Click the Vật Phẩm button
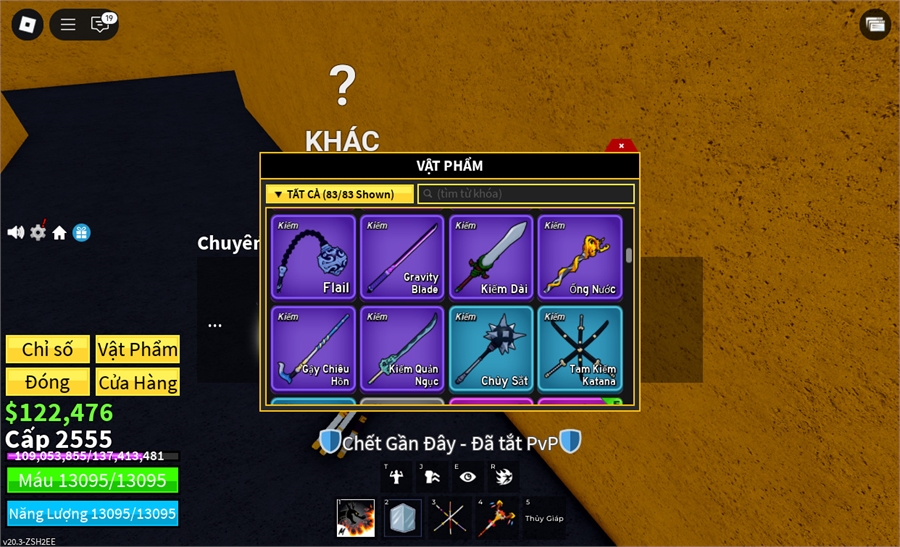900x547 pixels. tap(138, 349)
